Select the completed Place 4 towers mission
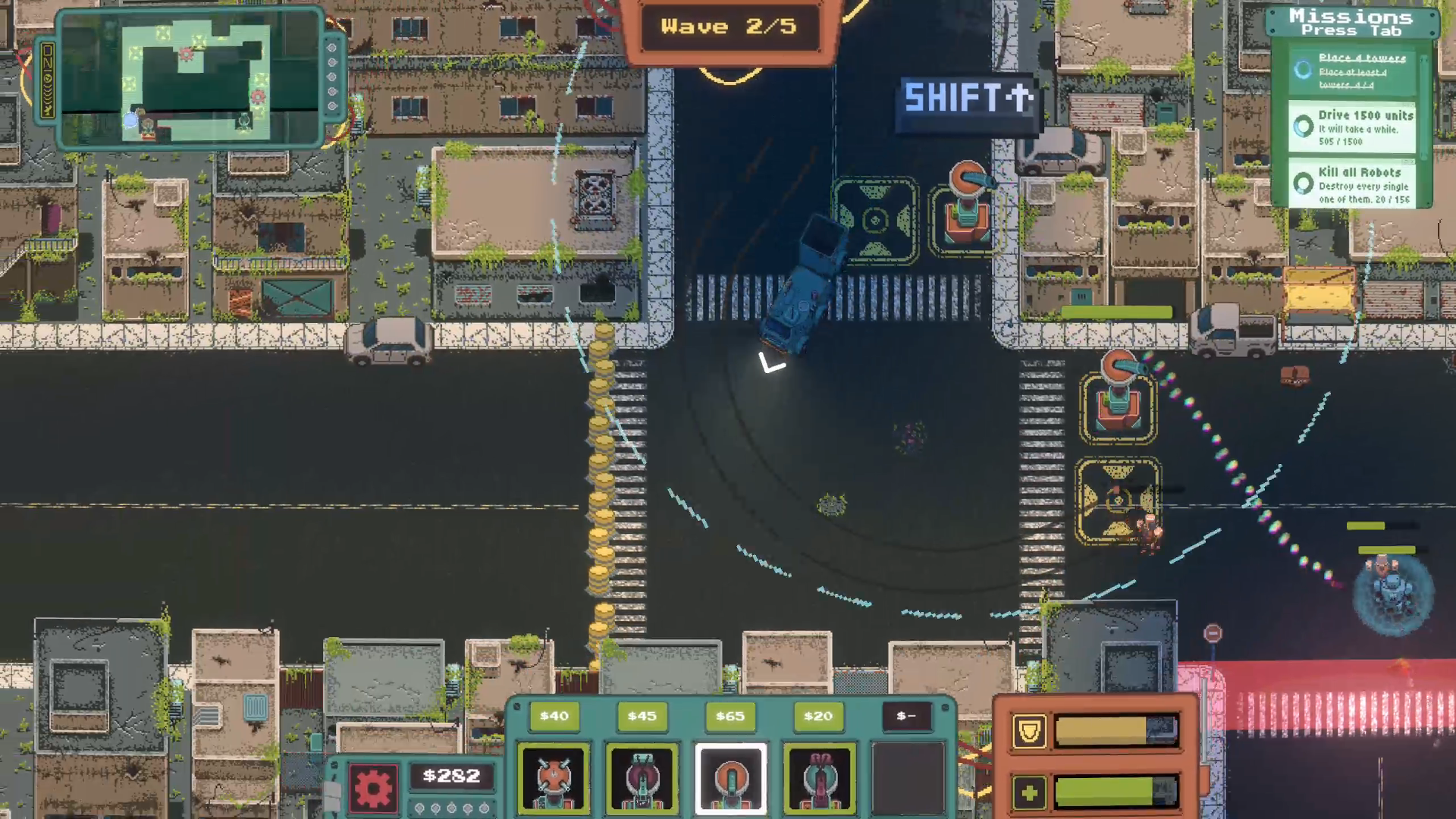This screenshot has width=1456, height=819. pyautogui.click(x=1352, y=71)
